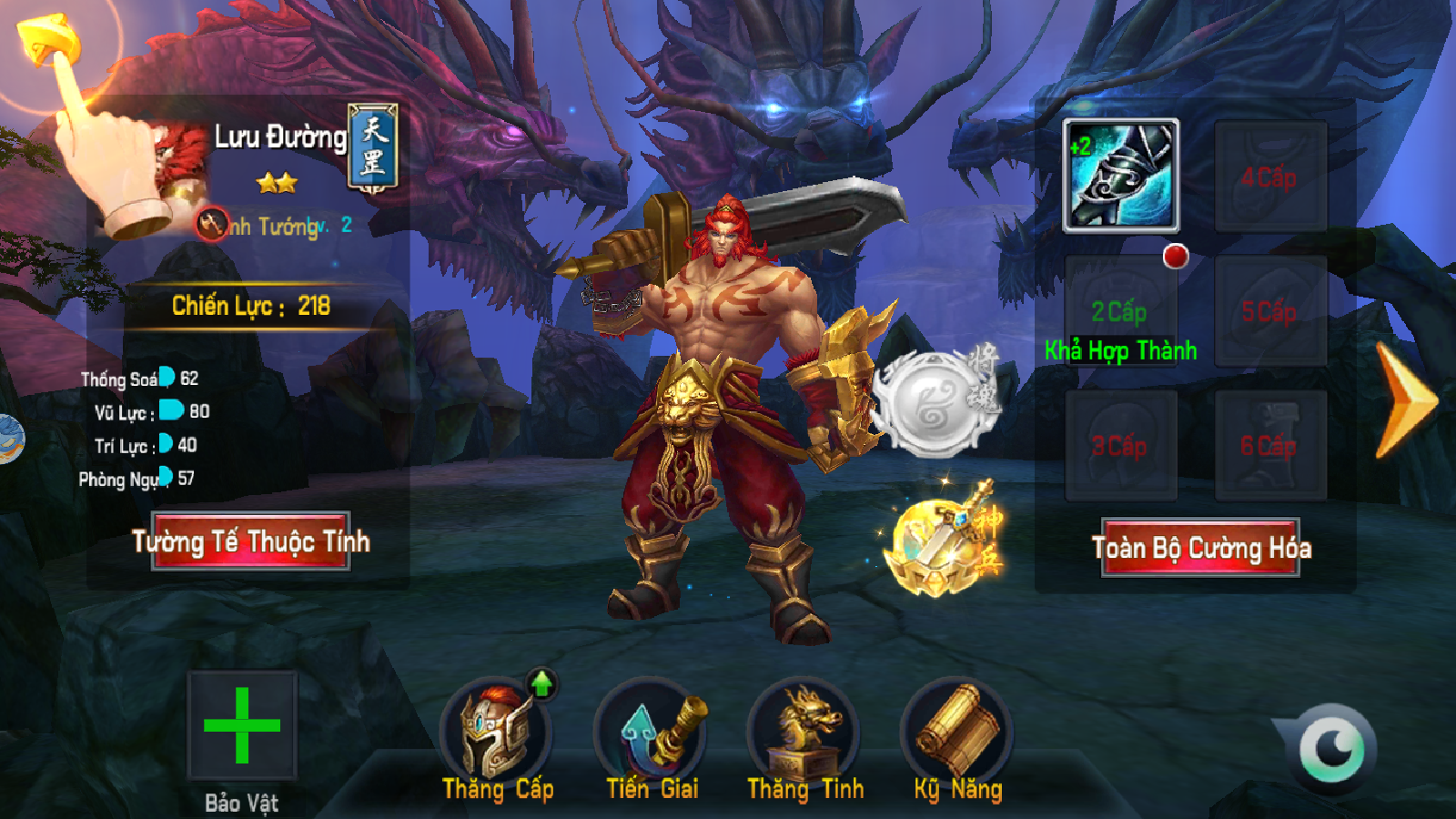Go to next hero with orange arrow
Screen dimensions: 1456x819
pos(1404,400)
